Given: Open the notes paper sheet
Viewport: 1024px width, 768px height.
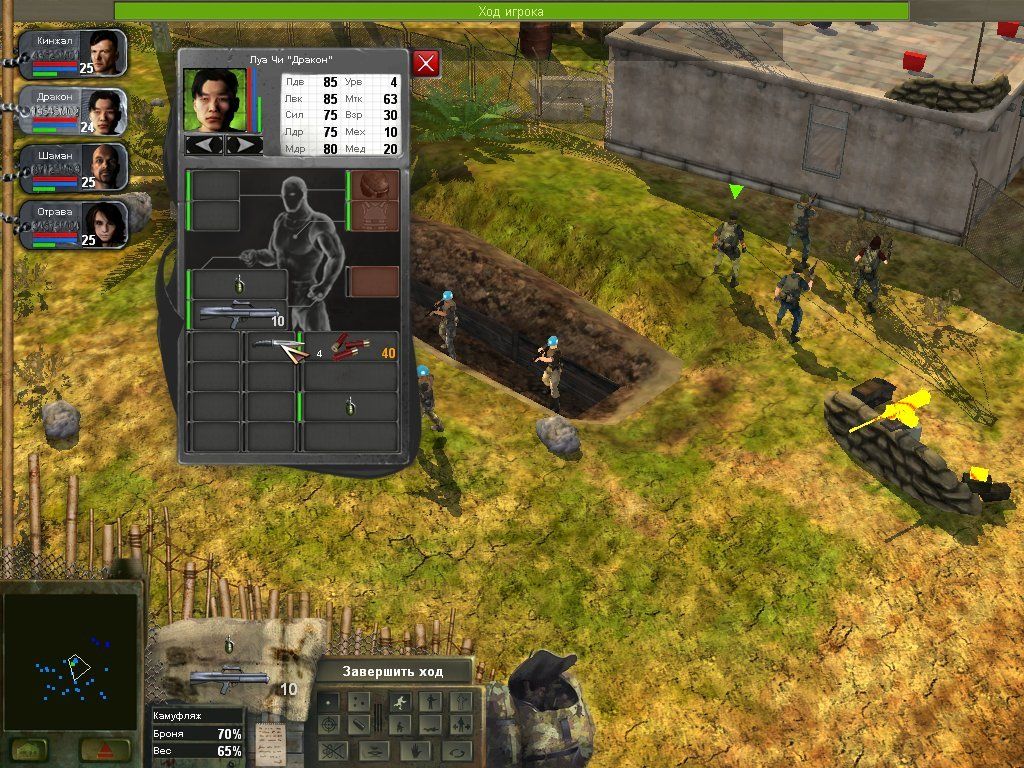Looking at the screenshot, I should pos(269,738).
